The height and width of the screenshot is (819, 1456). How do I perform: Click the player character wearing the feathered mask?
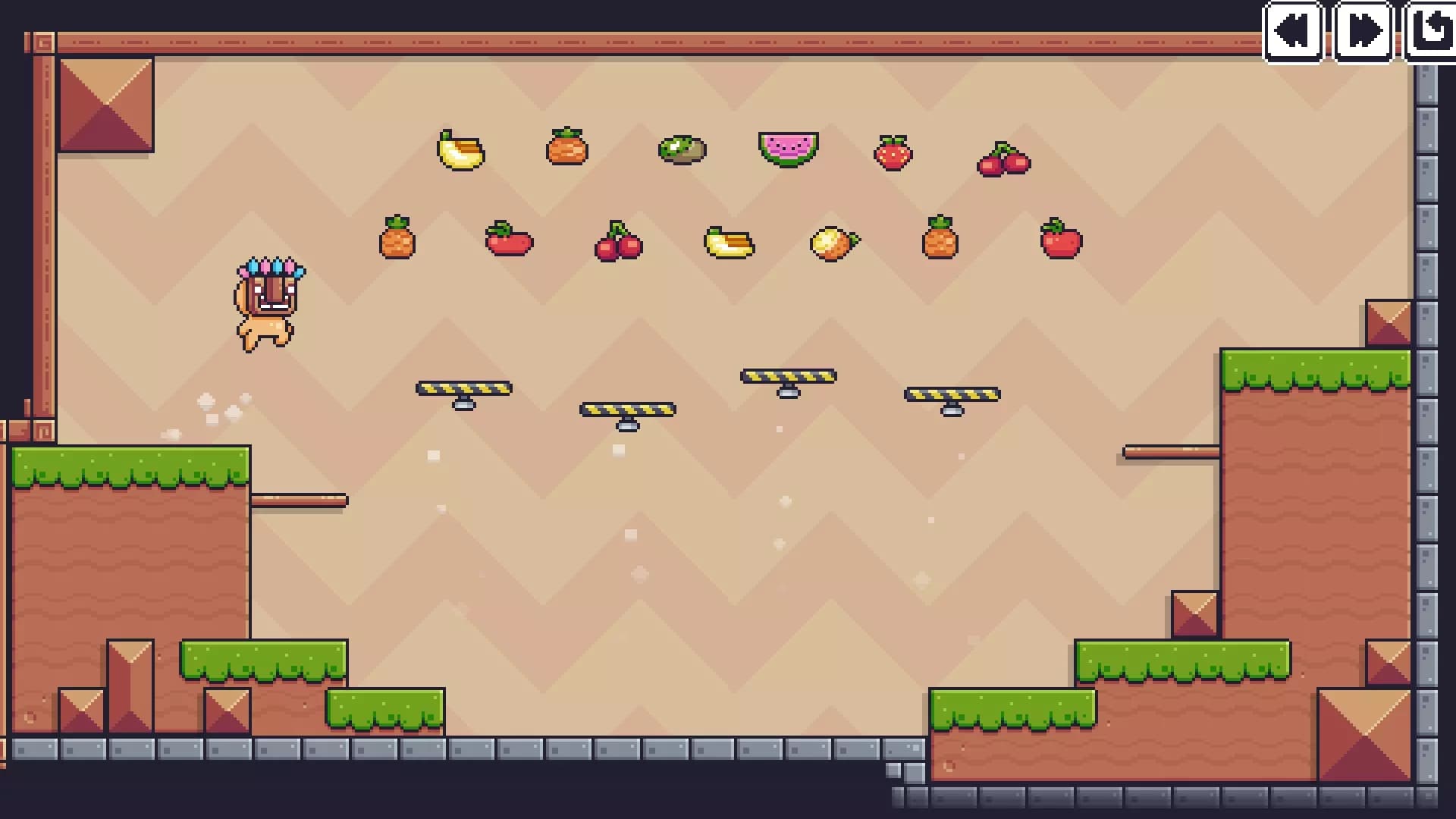click(x=267, y=303)
